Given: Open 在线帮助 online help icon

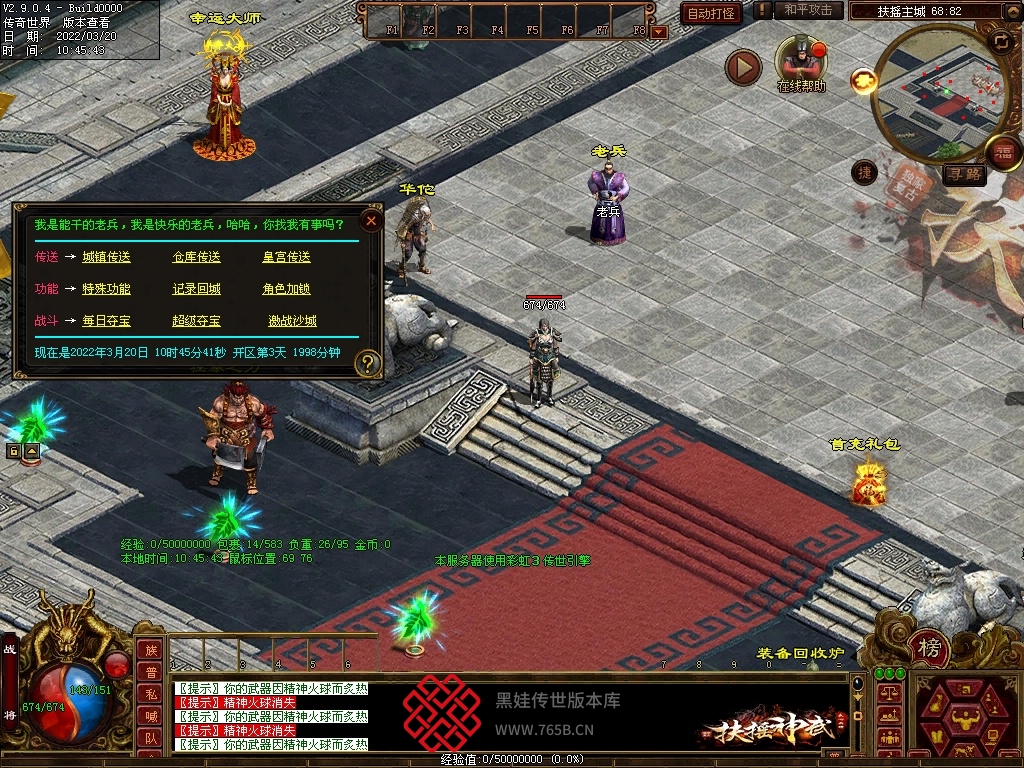Looking at the screenshot, I should (801, 60).
